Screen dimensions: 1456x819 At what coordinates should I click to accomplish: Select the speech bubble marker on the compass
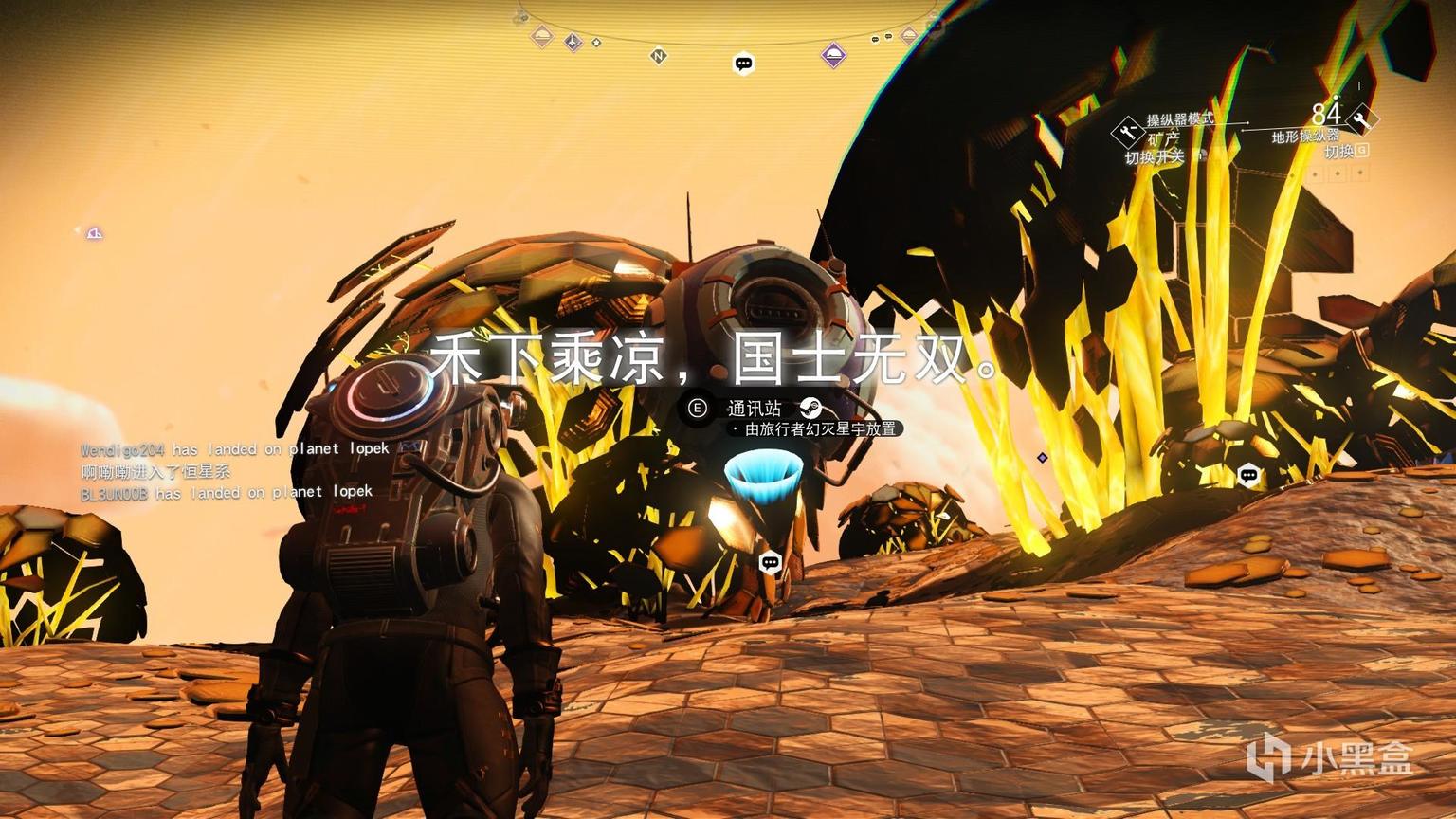point(744,64)
